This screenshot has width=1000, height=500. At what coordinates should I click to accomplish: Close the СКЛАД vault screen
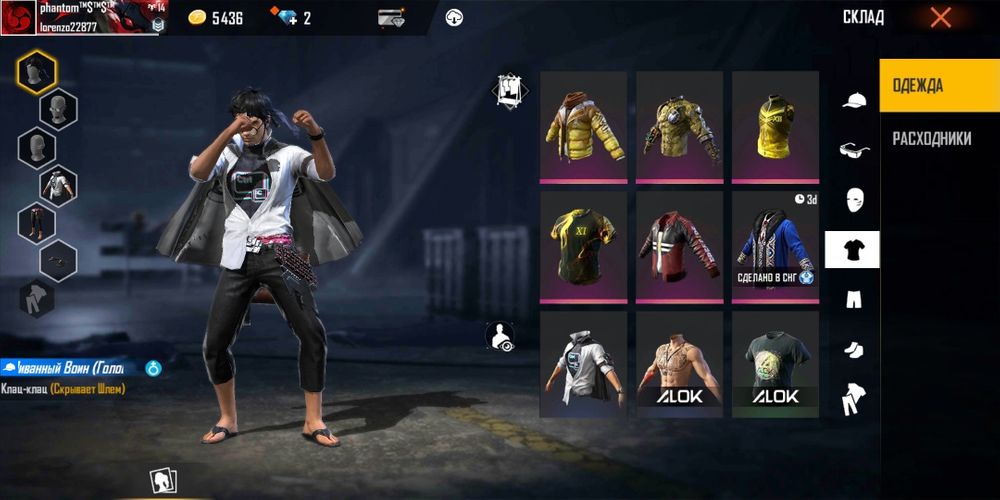pos(940,17)
